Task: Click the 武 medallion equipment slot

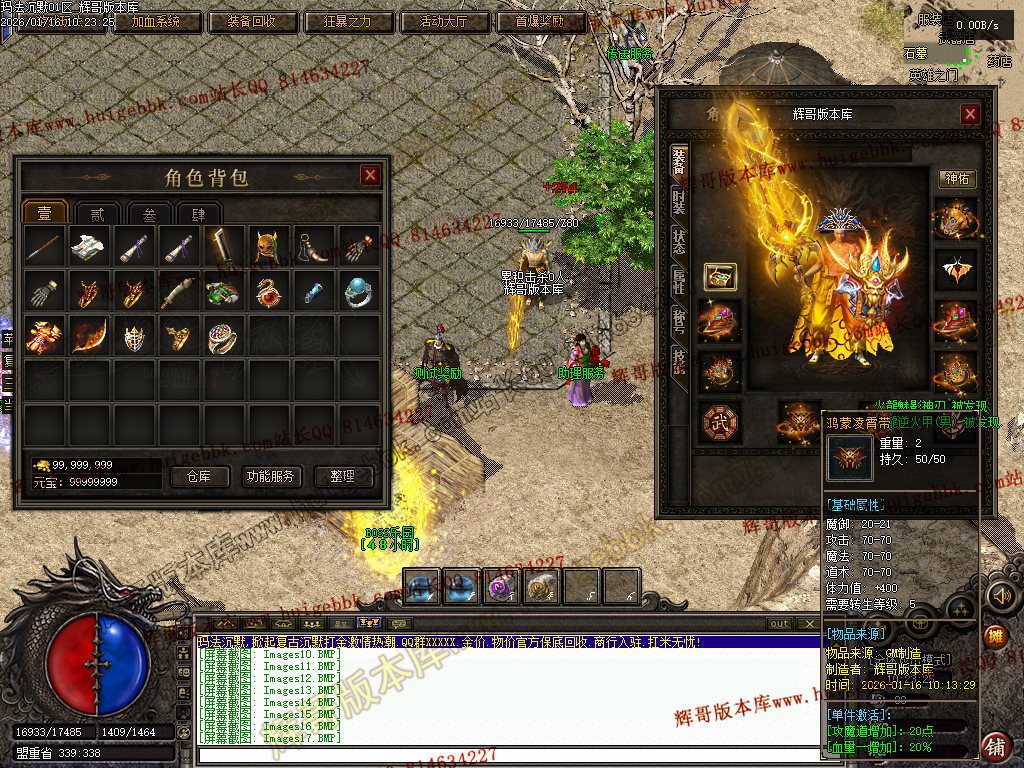Action: (719, 421)
